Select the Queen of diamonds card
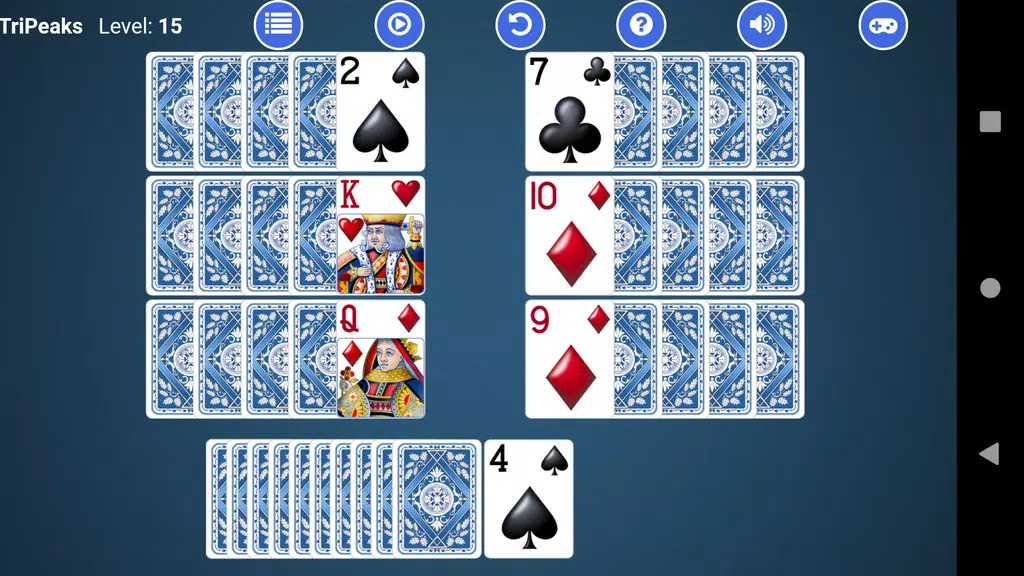 coord(380,360)
